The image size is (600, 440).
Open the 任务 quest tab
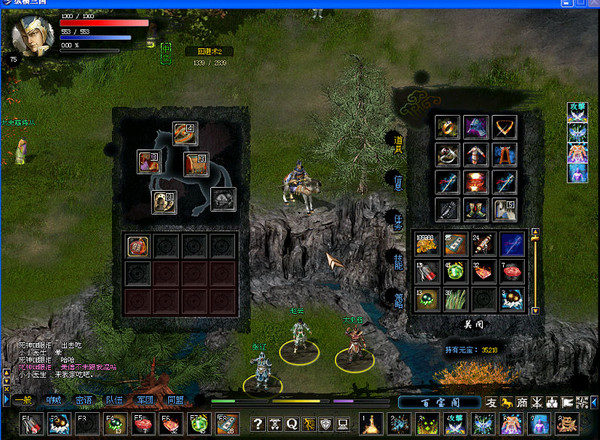pos(397,219)
